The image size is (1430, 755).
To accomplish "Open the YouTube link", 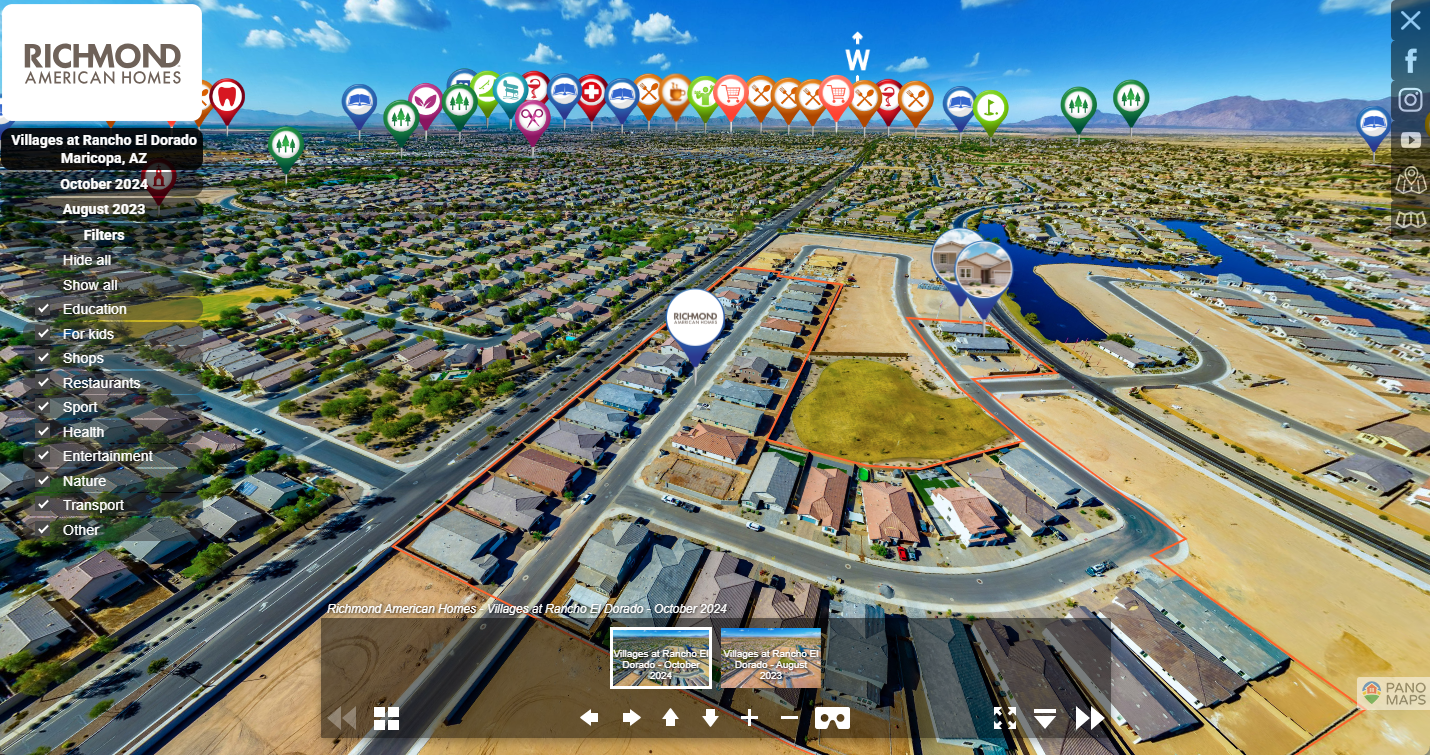I will coord(1410,141).
